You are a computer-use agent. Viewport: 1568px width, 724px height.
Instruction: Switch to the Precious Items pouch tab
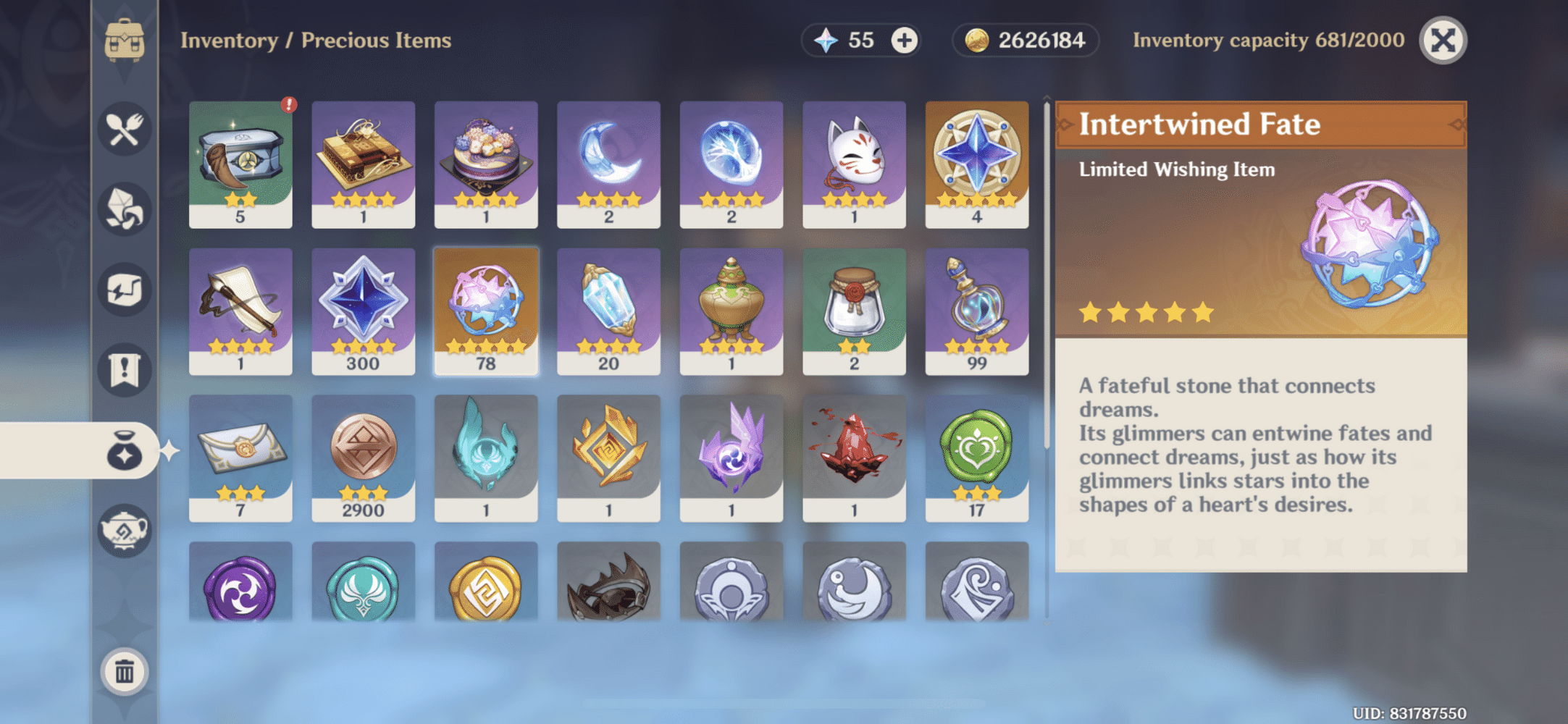coord(123,451)
